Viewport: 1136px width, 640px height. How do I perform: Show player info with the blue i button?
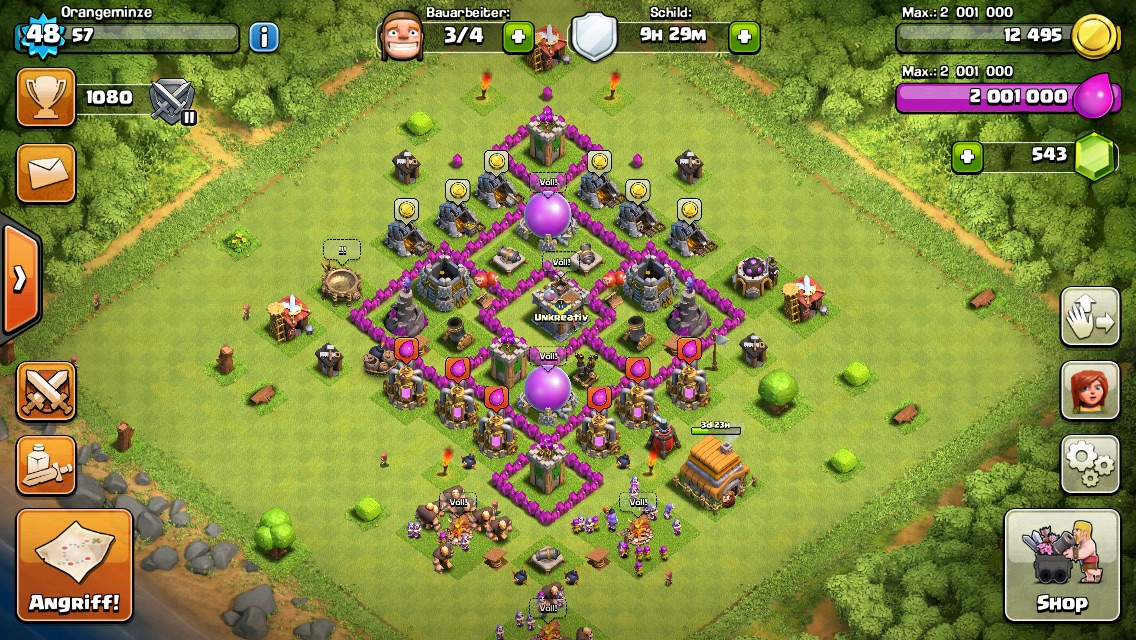pos(263,38)
